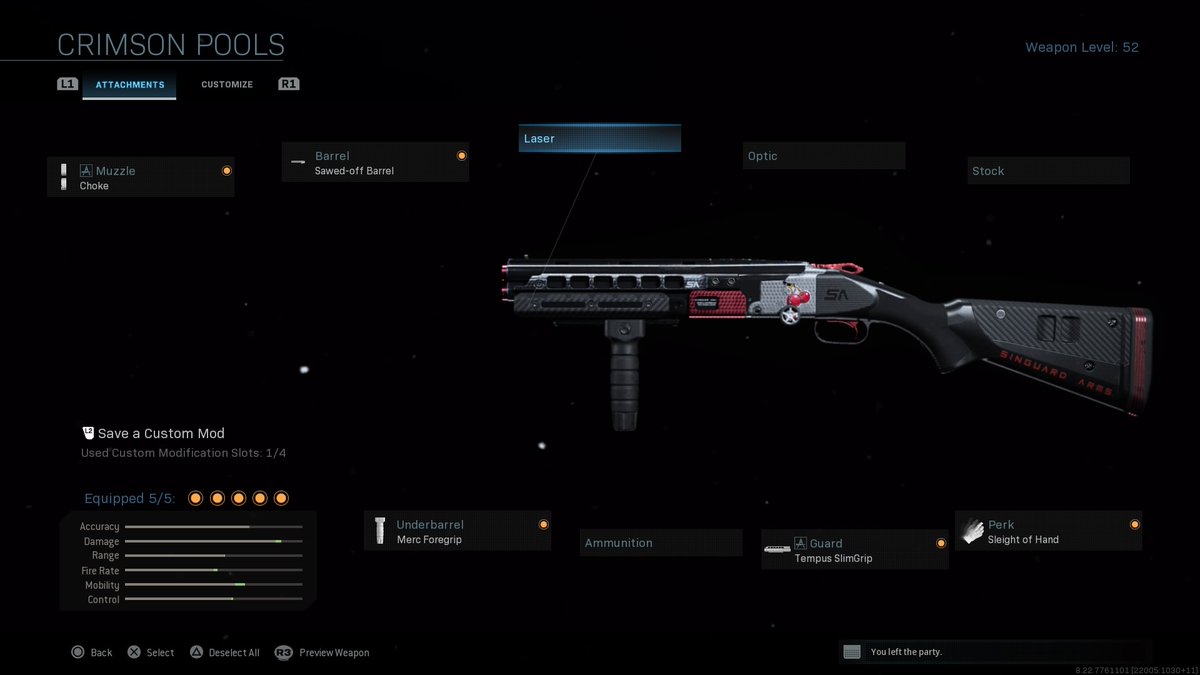Choose the empty Ammunition slot
1200x675 pixels.
(x=661, y=543)
